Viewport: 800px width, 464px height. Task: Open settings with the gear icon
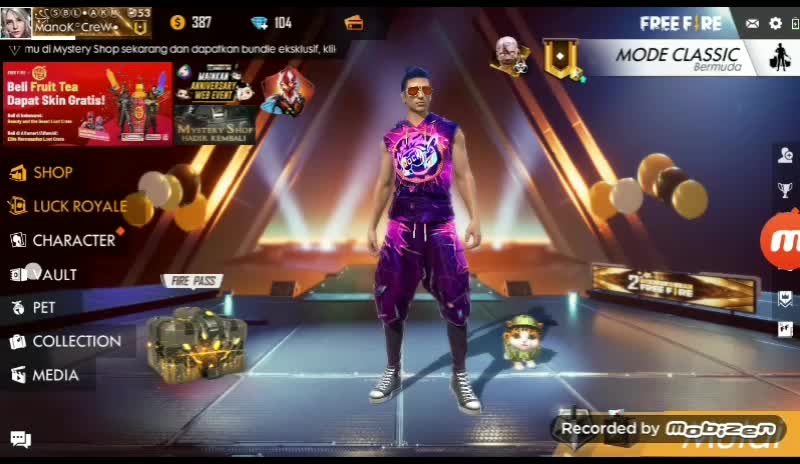775,23
